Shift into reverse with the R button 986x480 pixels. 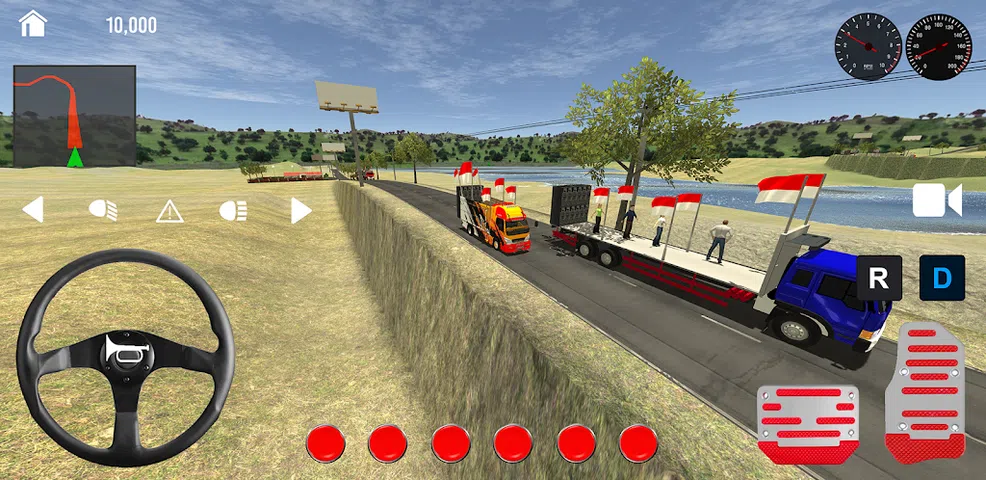coord(879,278)
